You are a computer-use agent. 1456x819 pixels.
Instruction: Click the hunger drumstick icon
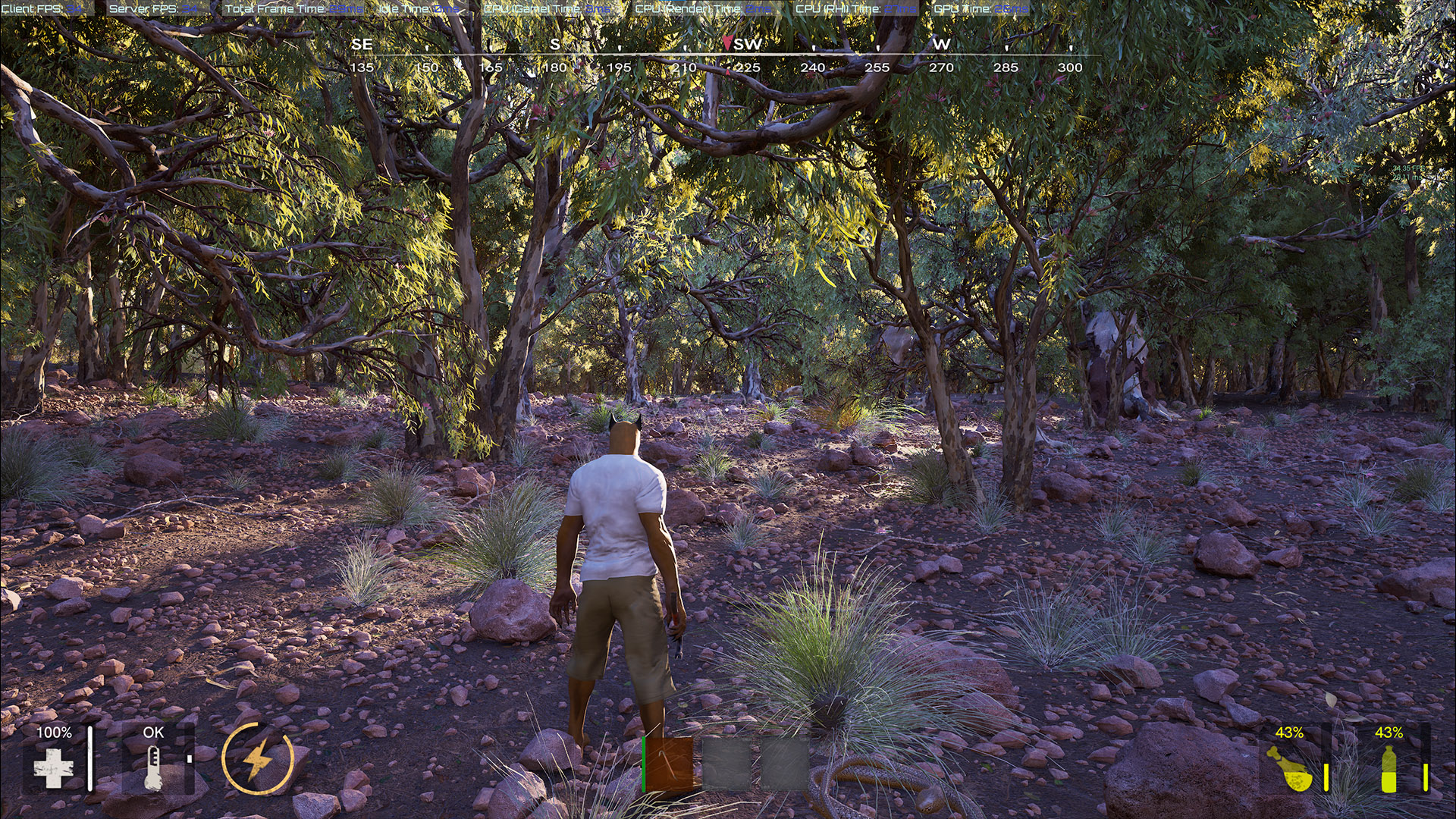coord(1289,768)
